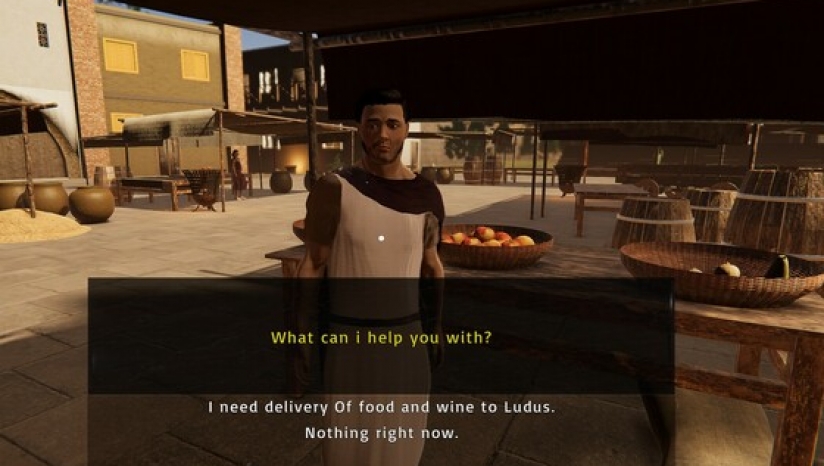Viewport: 824px width, 466px height.
Task: Choose the food and wine delivery reply
Action: [x=381, y=407]
